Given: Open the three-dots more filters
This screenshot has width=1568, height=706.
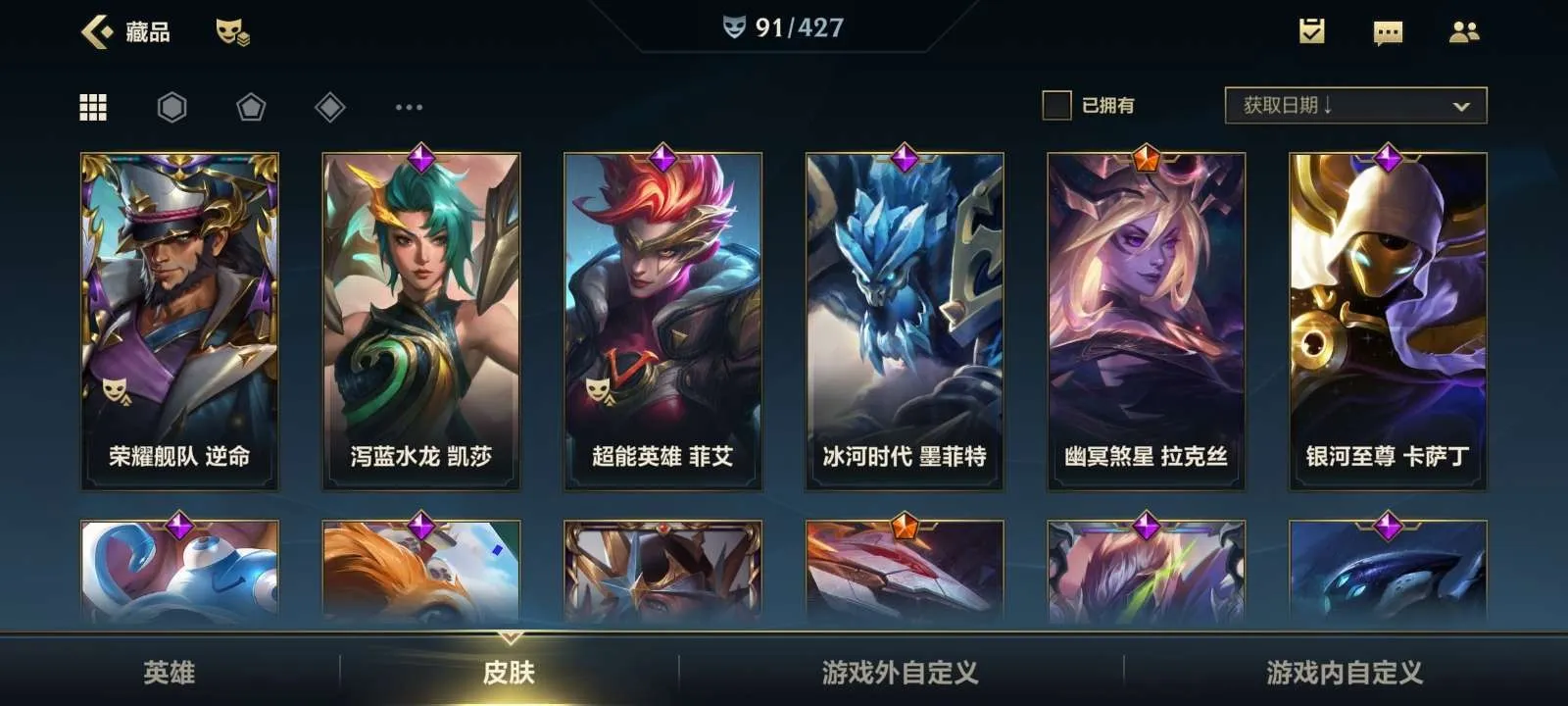Looking at the screenshot, I should [409, 107].
